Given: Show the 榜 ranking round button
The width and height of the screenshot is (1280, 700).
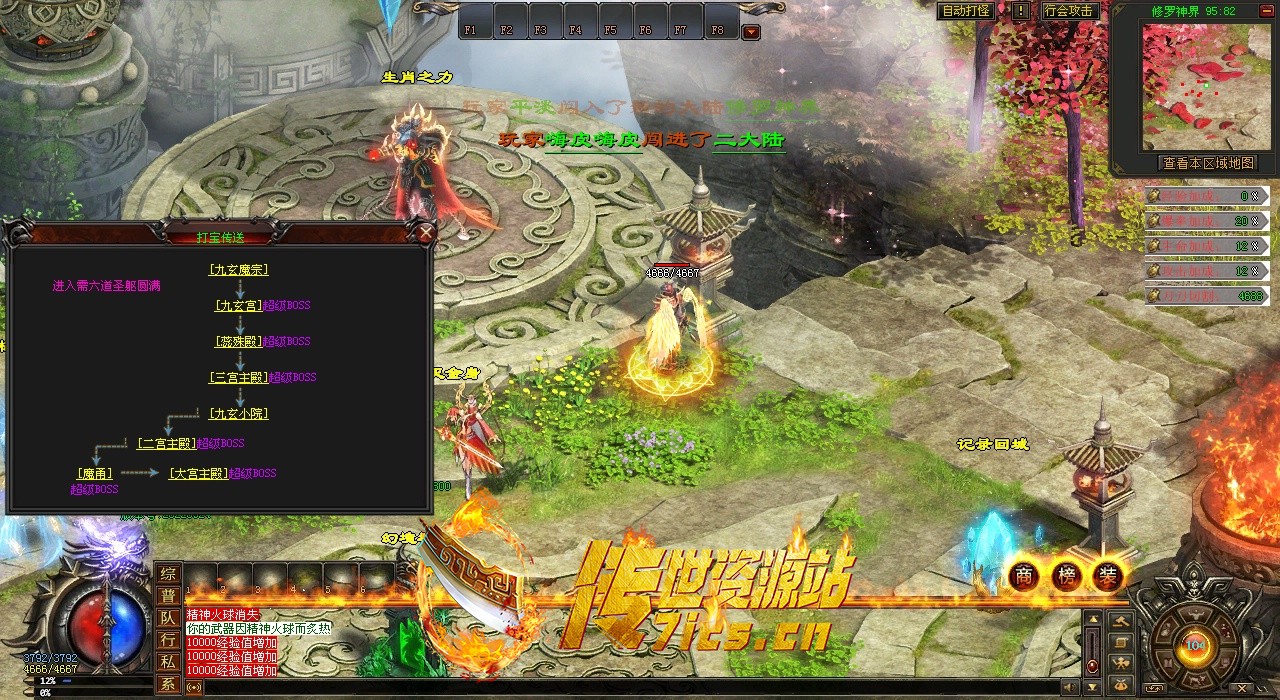Looking at the screenshot, I should (1065, 576).
